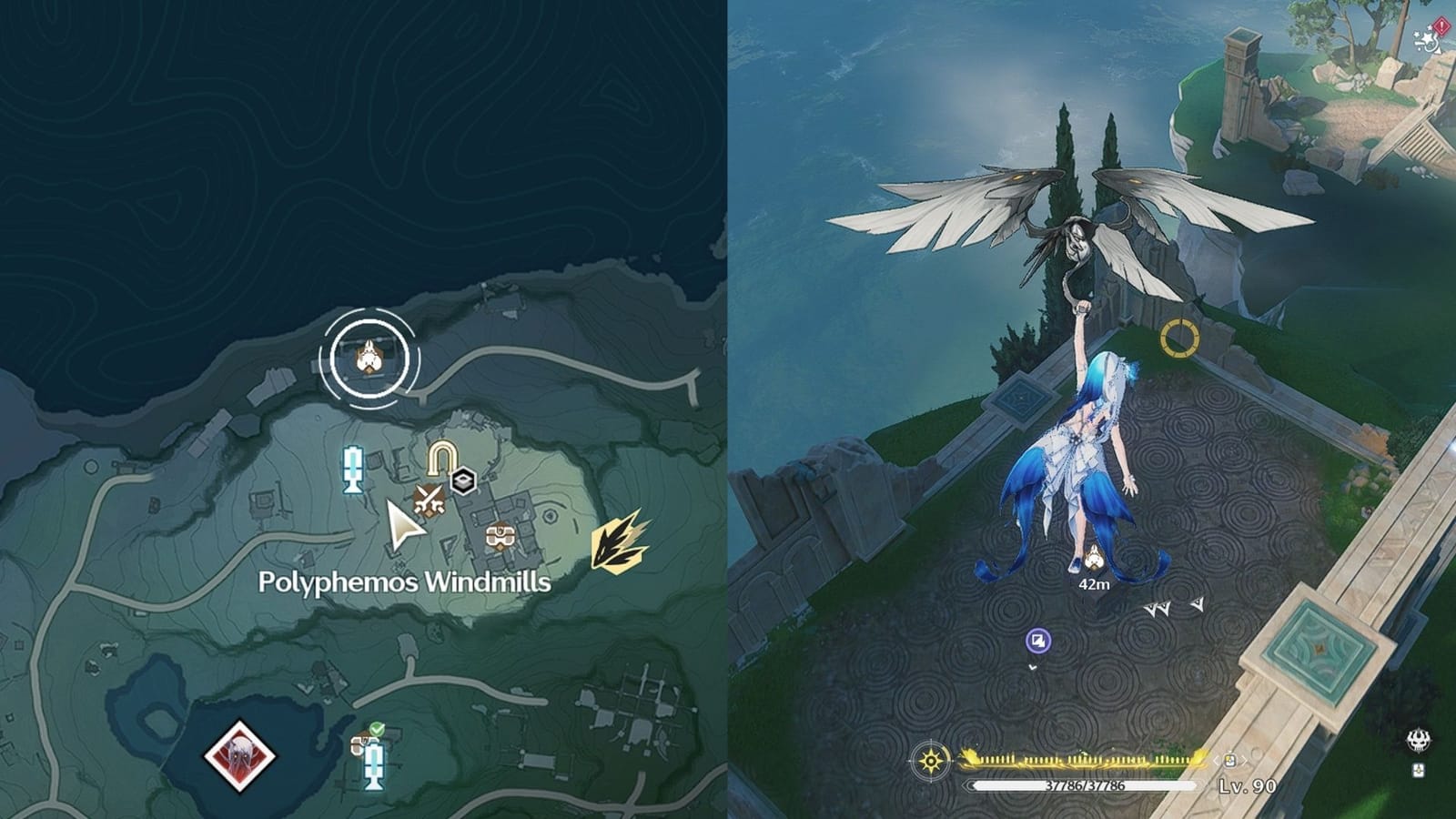
Task: Select the crossed swords combat marker on map
Action: [x=429, y=499]
